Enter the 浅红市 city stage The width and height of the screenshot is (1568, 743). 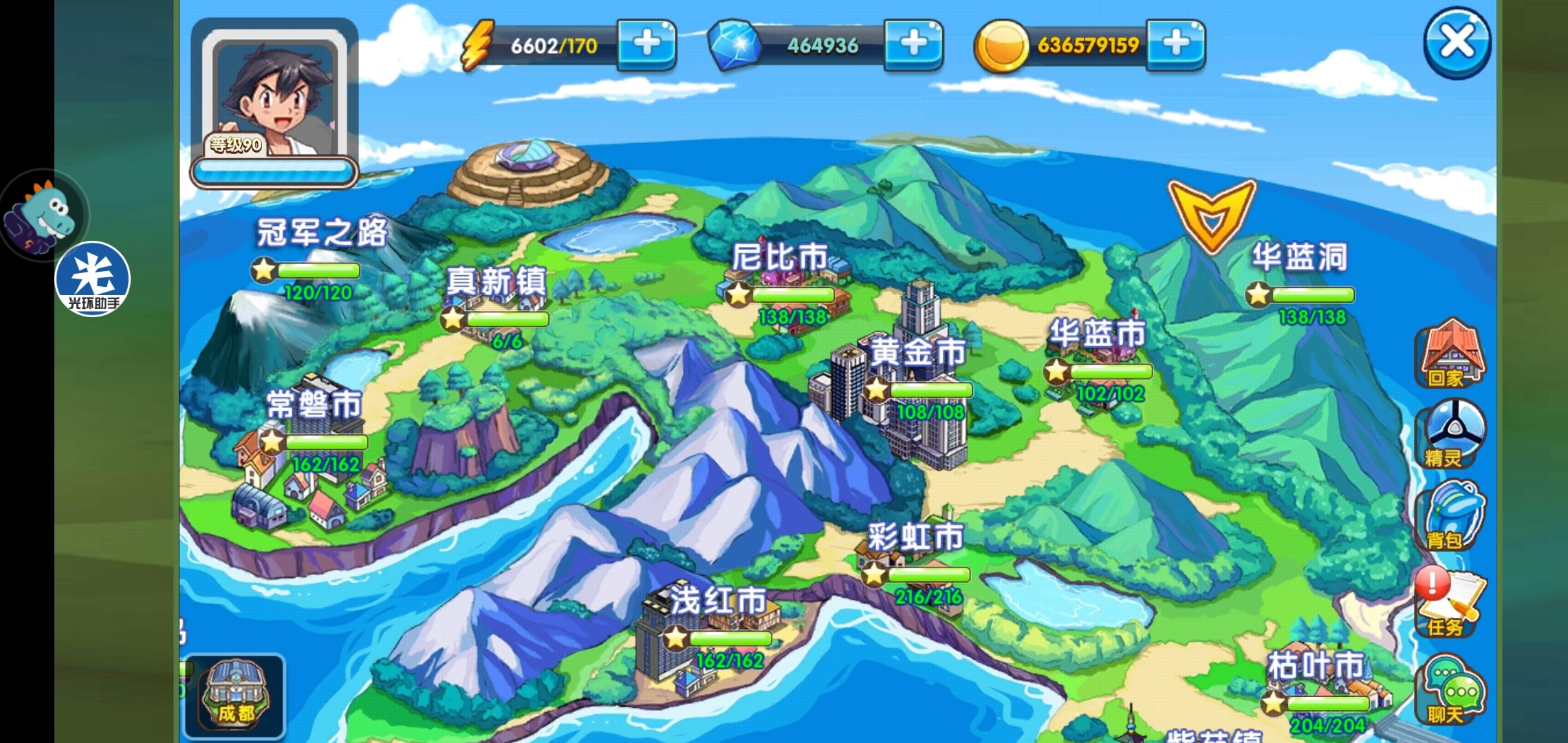pyautogui.click(x=717, y=600)
